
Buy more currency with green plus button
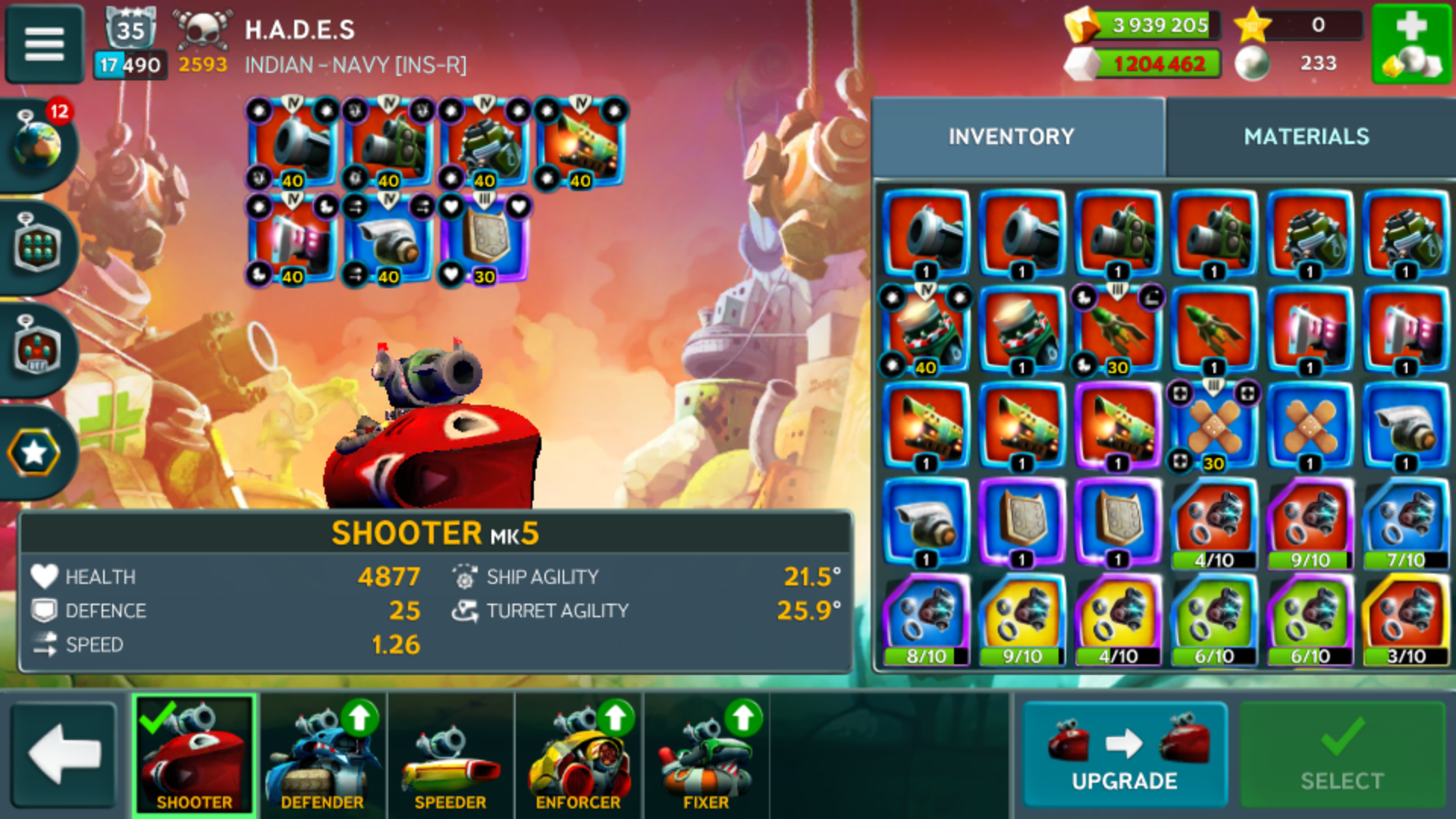[x=1411, y=43]
